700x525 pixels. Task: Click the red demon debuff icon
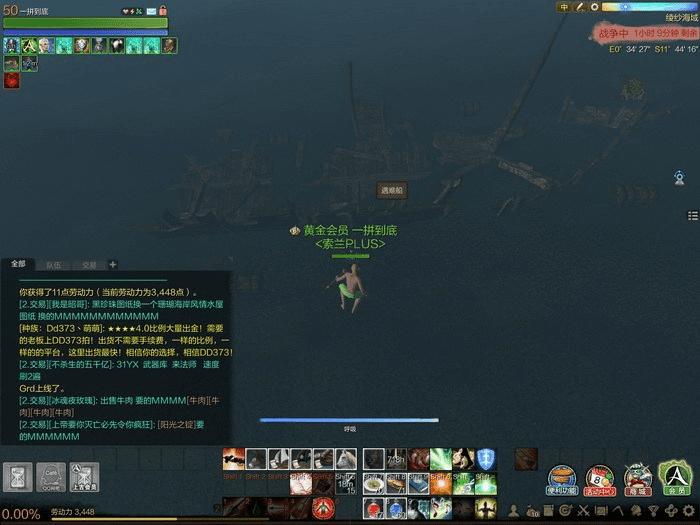click(x=11, y=81)
